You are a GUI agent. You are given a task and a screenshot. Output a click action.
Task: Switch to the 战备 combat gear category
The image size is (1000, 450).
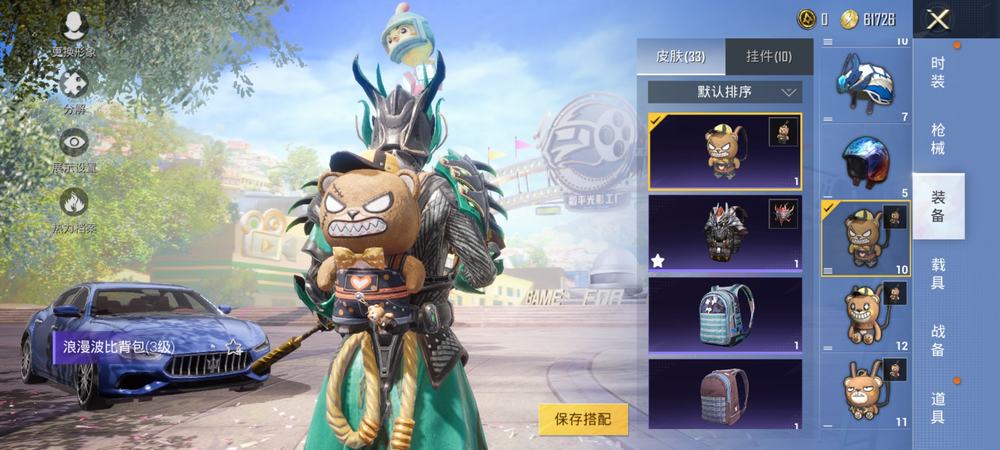click(x=938, y=340)
